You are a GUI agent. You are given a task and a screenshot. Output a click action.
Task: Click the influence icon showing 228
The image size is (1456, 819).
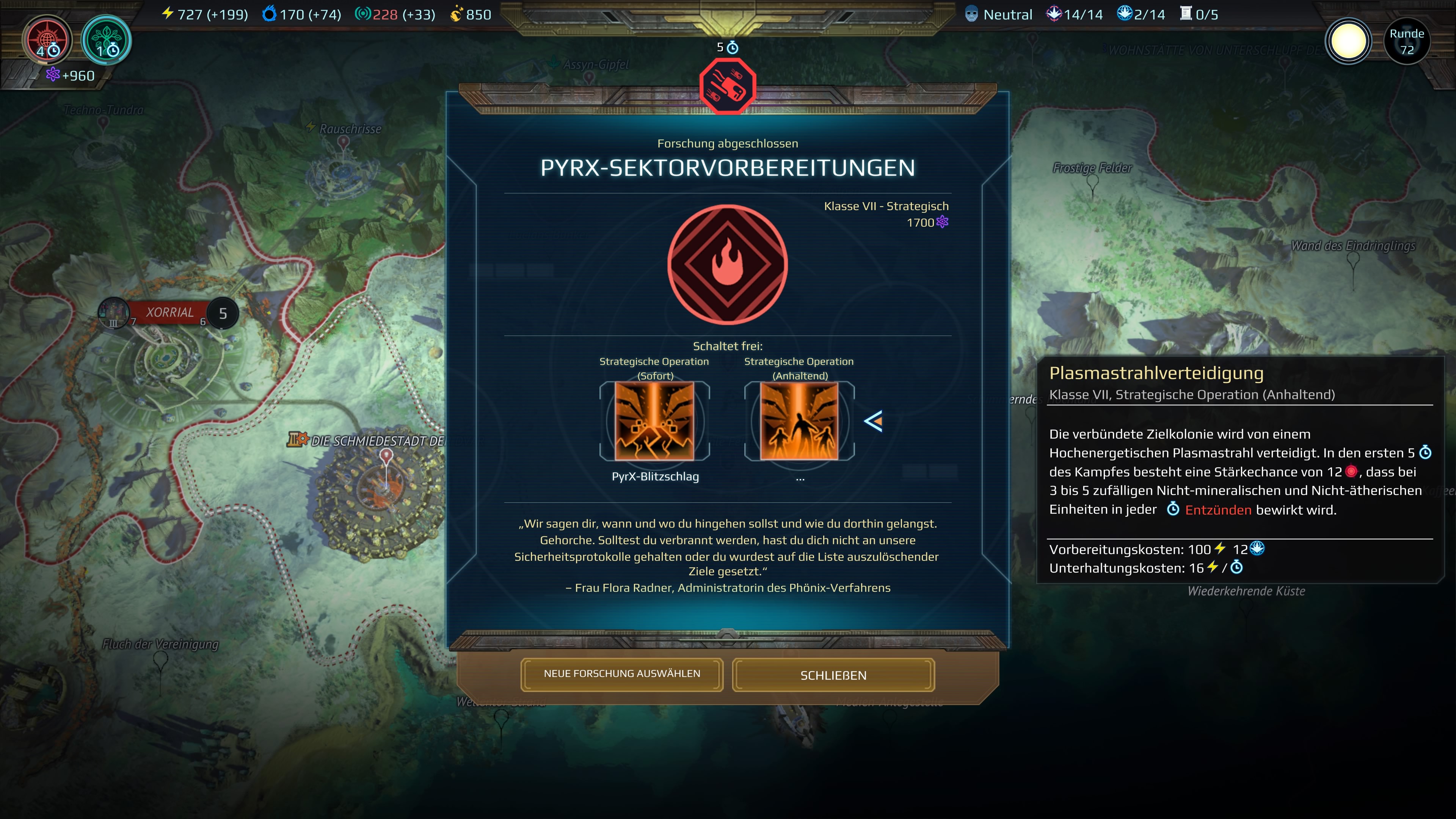[x=364, y=14]
